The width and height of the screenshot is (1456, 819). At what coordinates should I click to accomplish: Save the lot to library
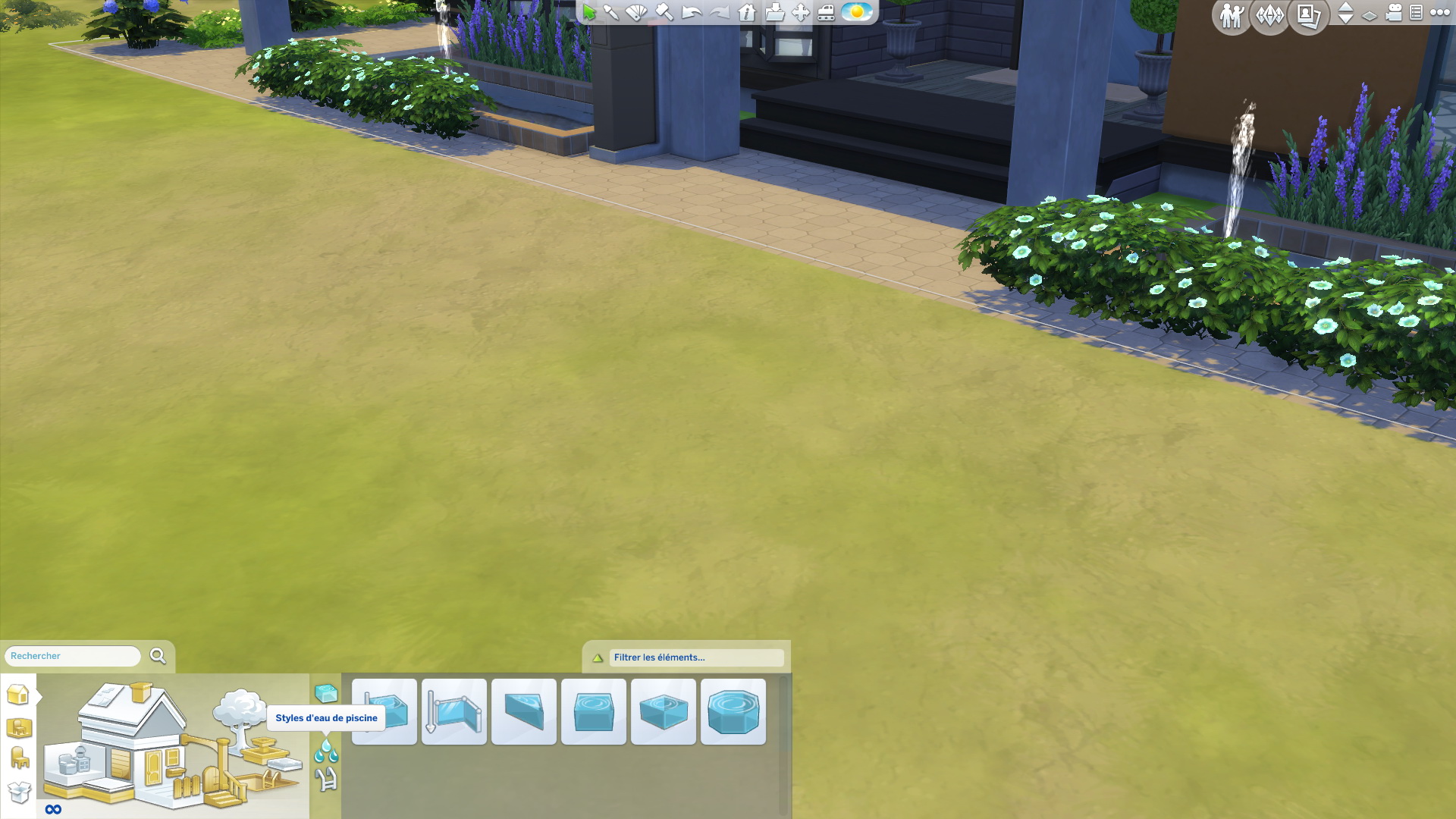[774, 12]
